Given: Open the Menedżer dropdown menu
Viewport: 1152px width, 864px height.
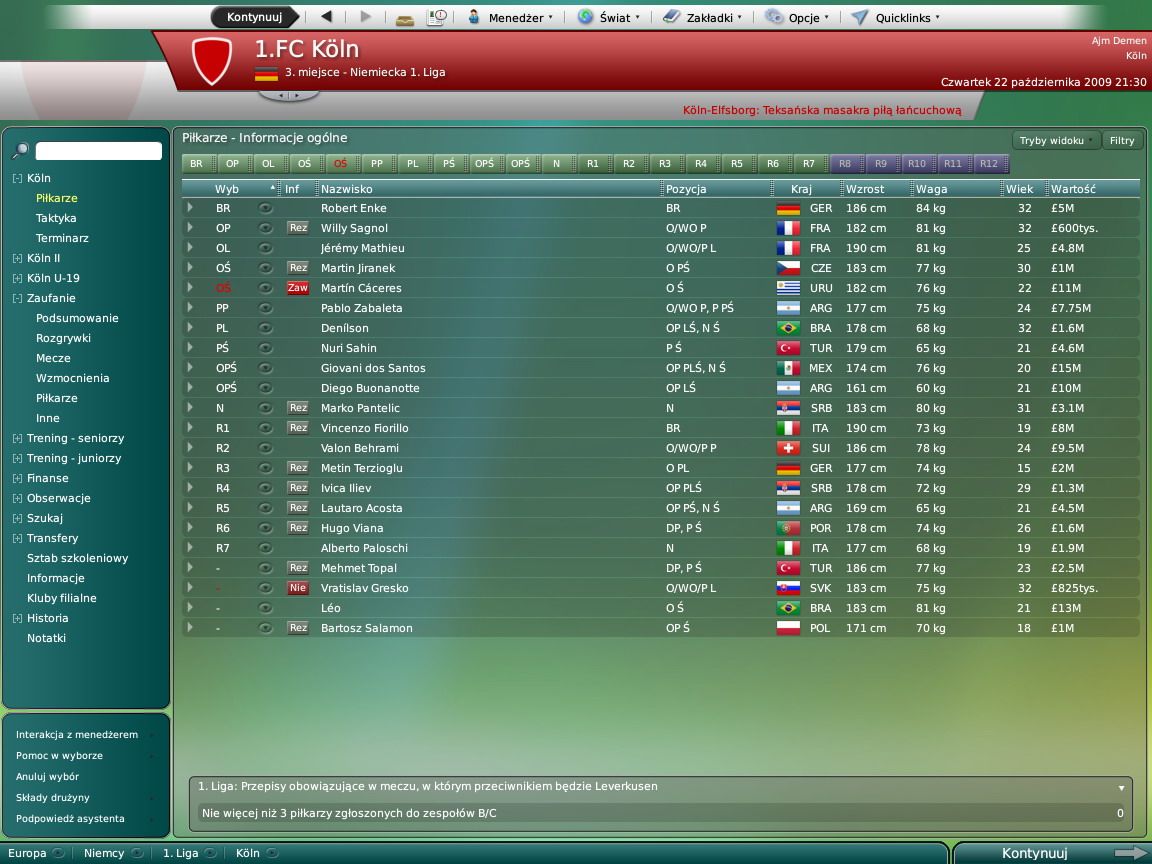Looking at the screenshot, I should point(510,17).
